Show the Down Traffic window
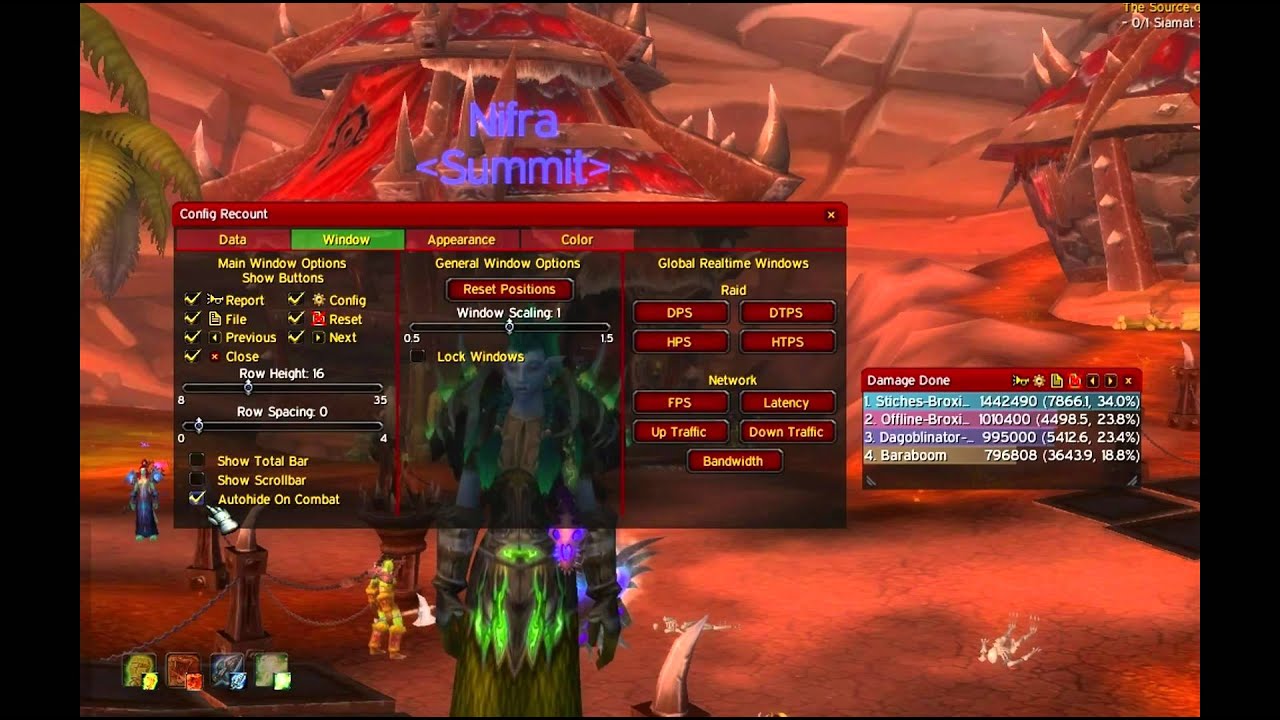The image size is (1280, 720). click(786, 432)
